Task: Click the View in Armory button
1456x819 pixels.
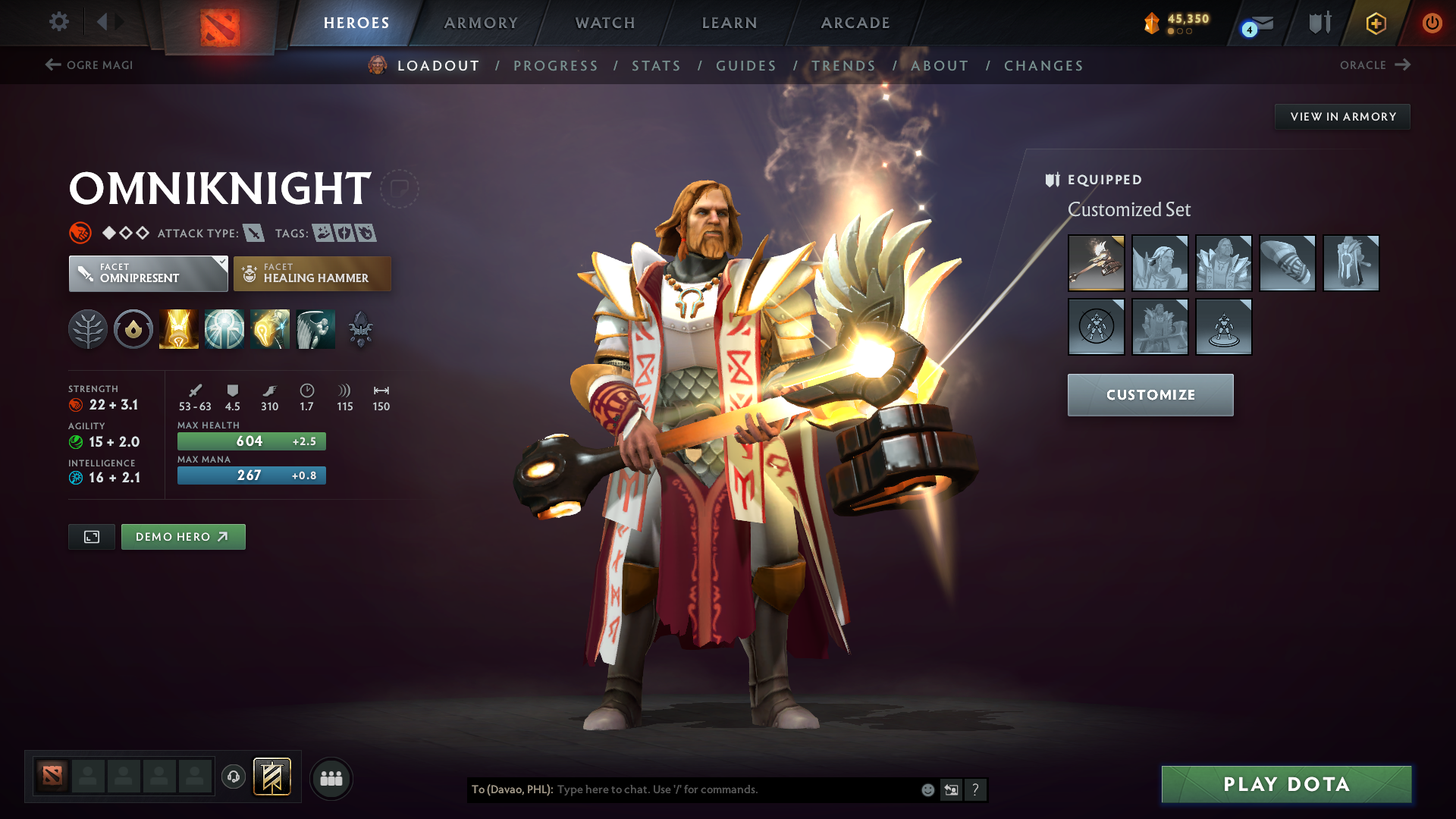Action: [x=1342, y=116]
